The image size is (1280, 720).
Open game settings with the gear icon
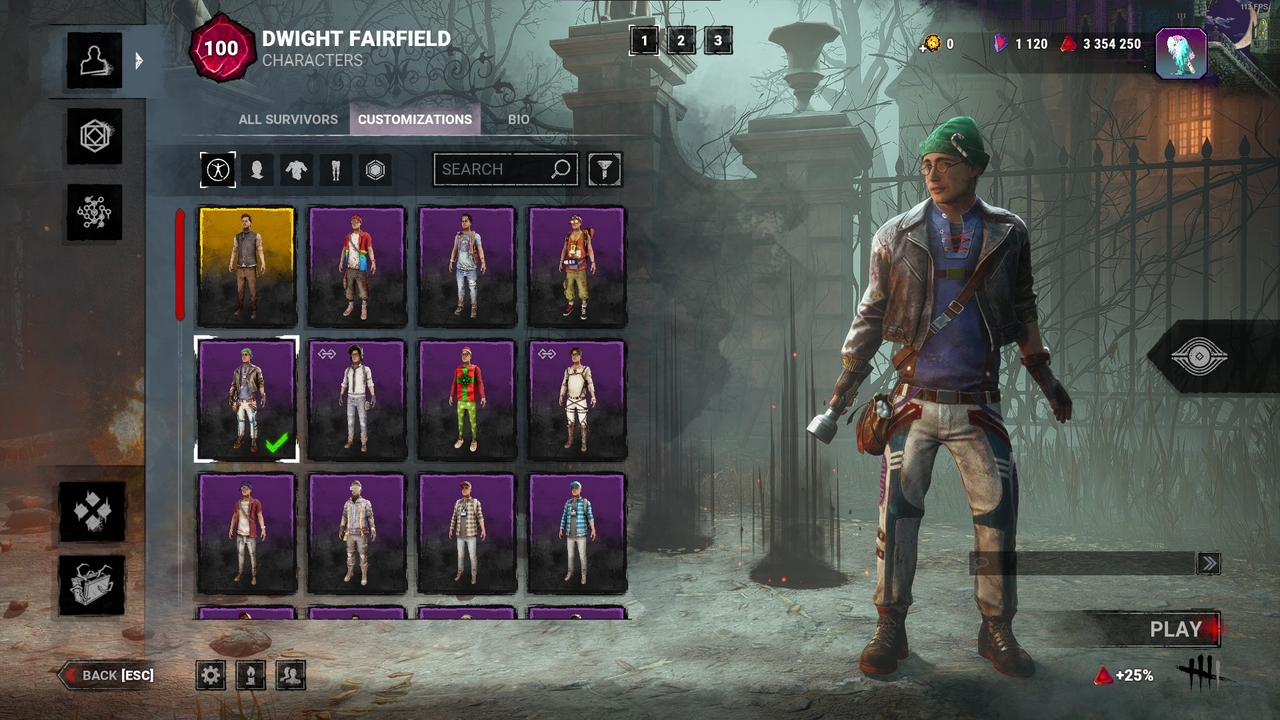(x=210, y=675)
